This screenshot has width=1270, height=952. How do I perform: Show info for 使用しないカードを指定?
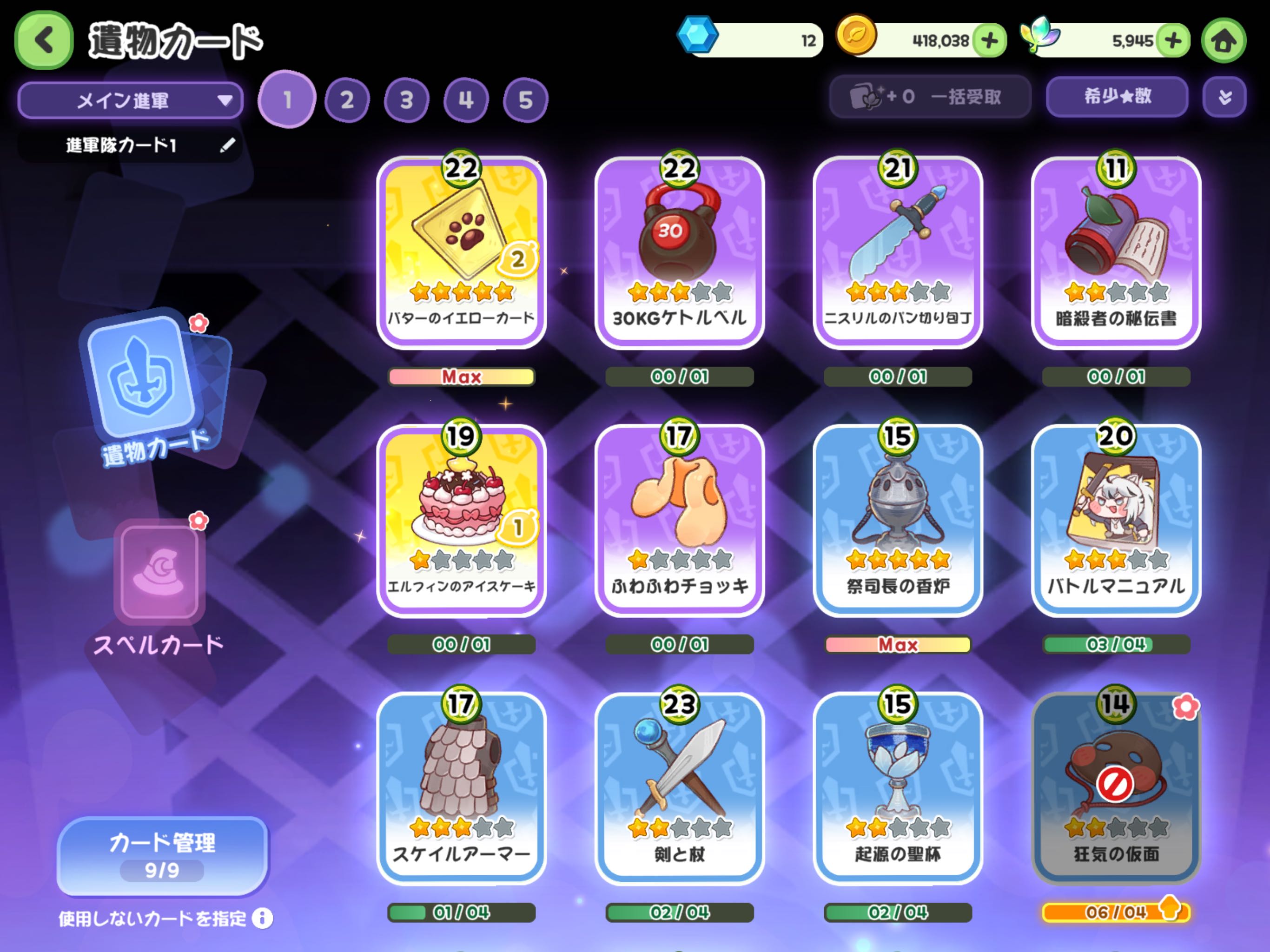[262, 919]
